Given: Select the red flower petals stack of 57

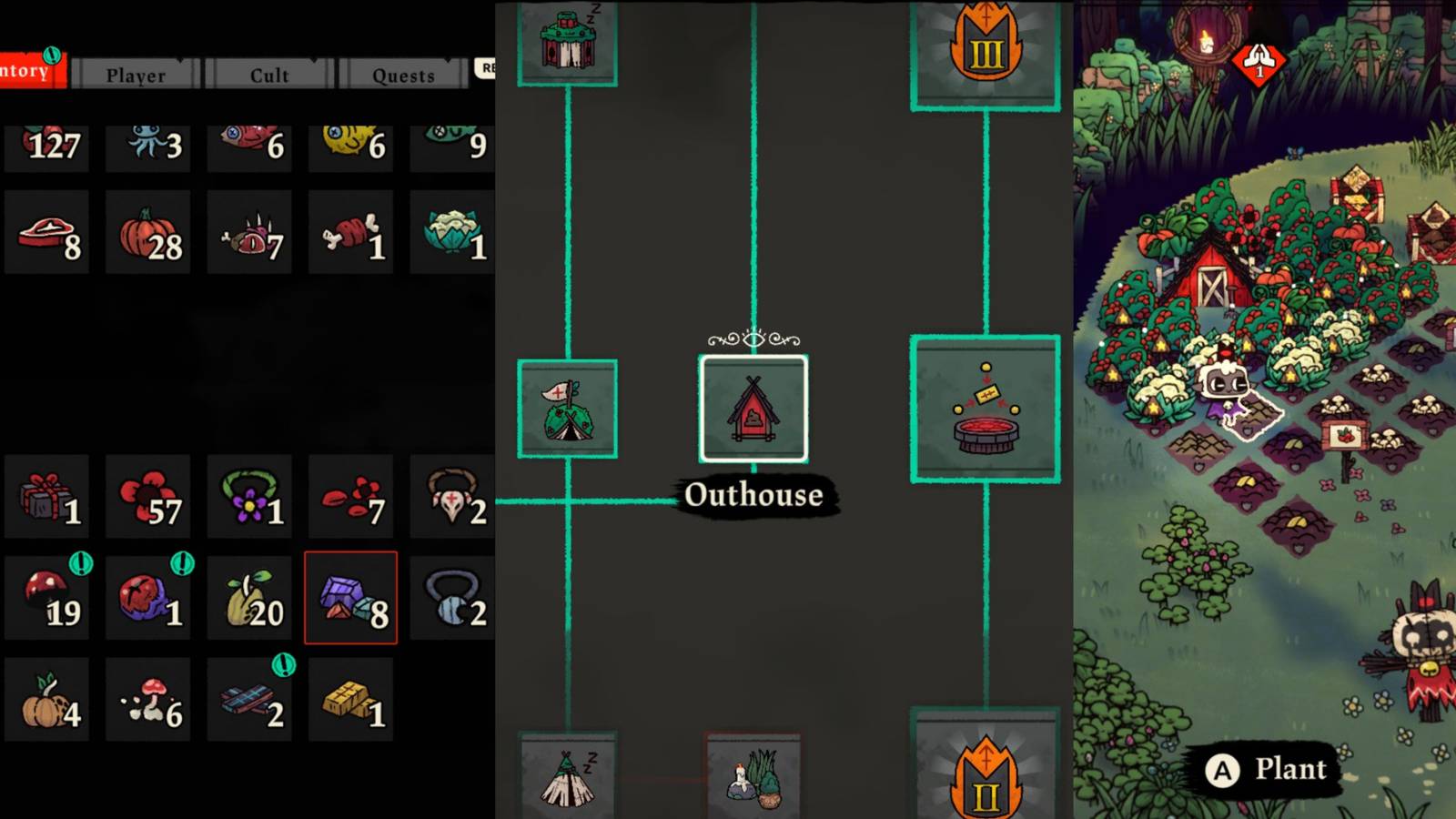Looking at the screenshot, I should [148, 496].
